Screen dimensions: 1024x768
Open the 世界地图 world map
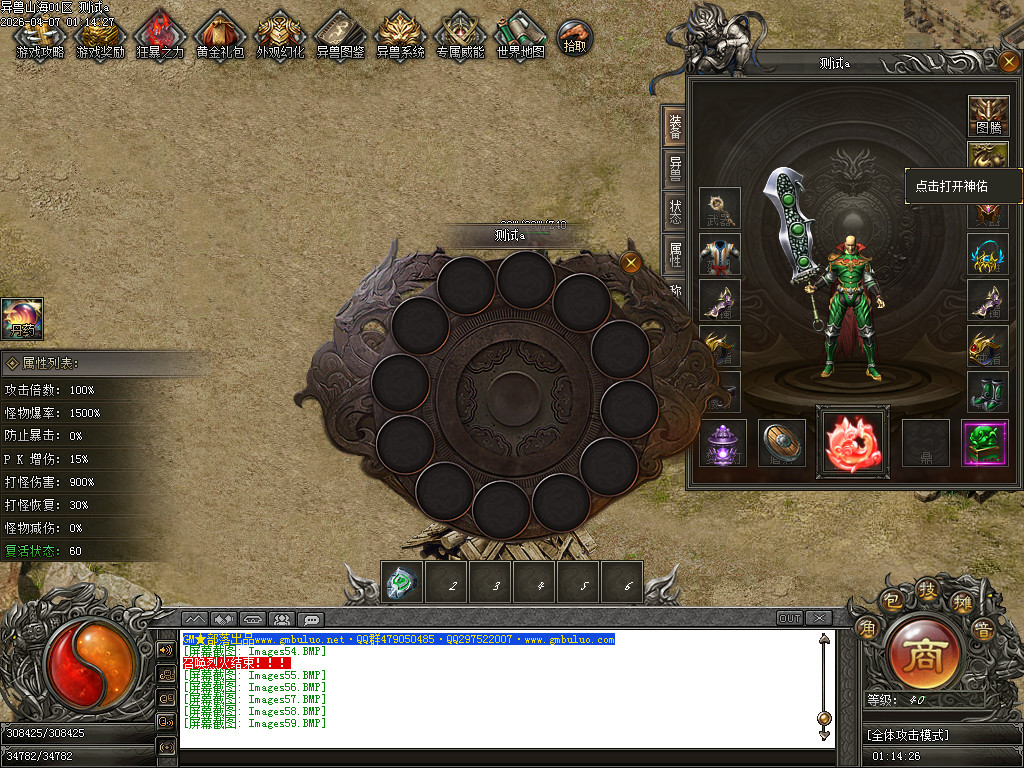(x=520, y=36)
